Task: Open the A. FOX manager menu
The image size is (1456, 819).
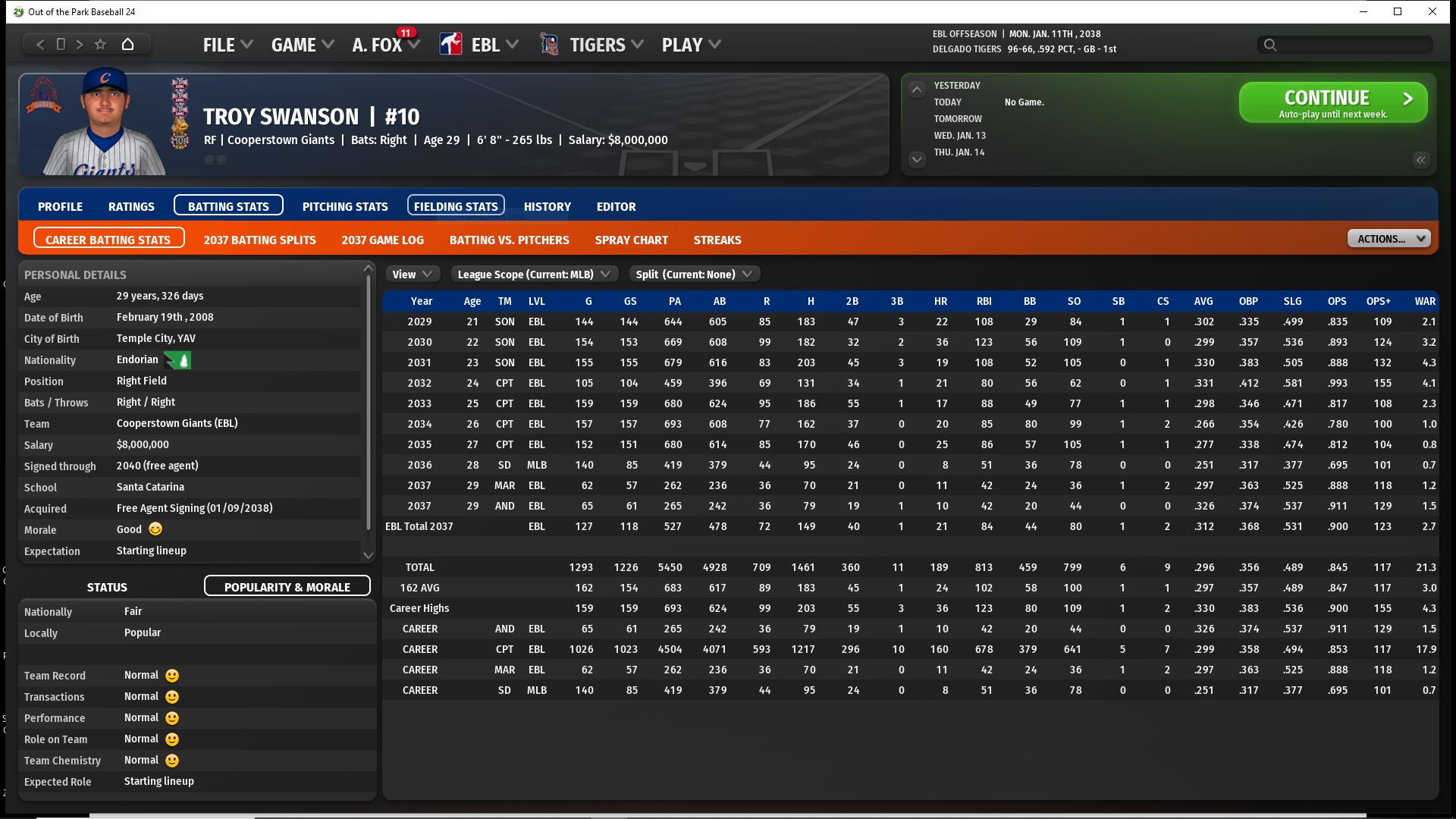Action: click(x=385, y=45)
